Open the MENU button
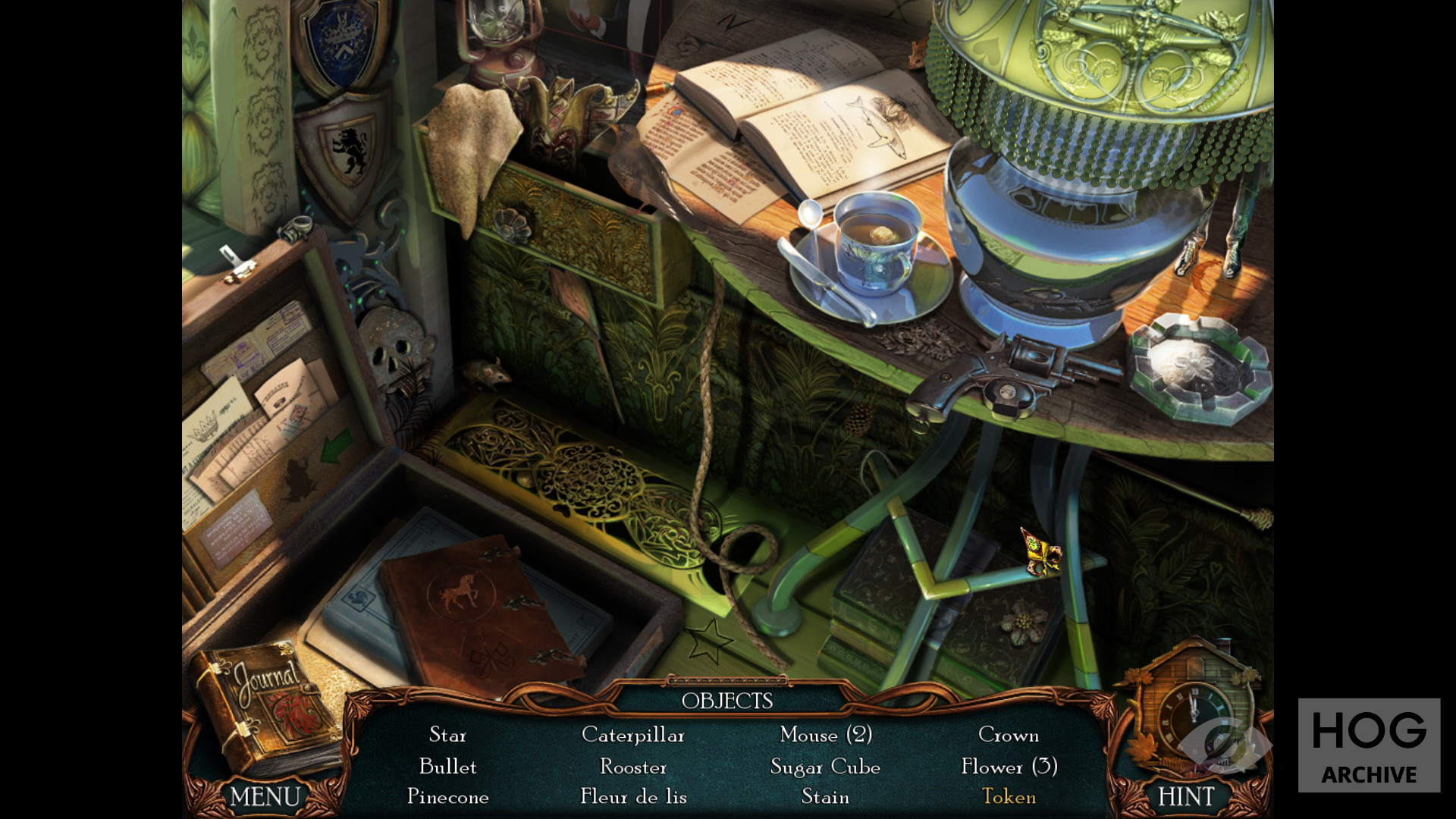Image resolution: width=1456 pixels, height=819 pixels. [265, 796]
